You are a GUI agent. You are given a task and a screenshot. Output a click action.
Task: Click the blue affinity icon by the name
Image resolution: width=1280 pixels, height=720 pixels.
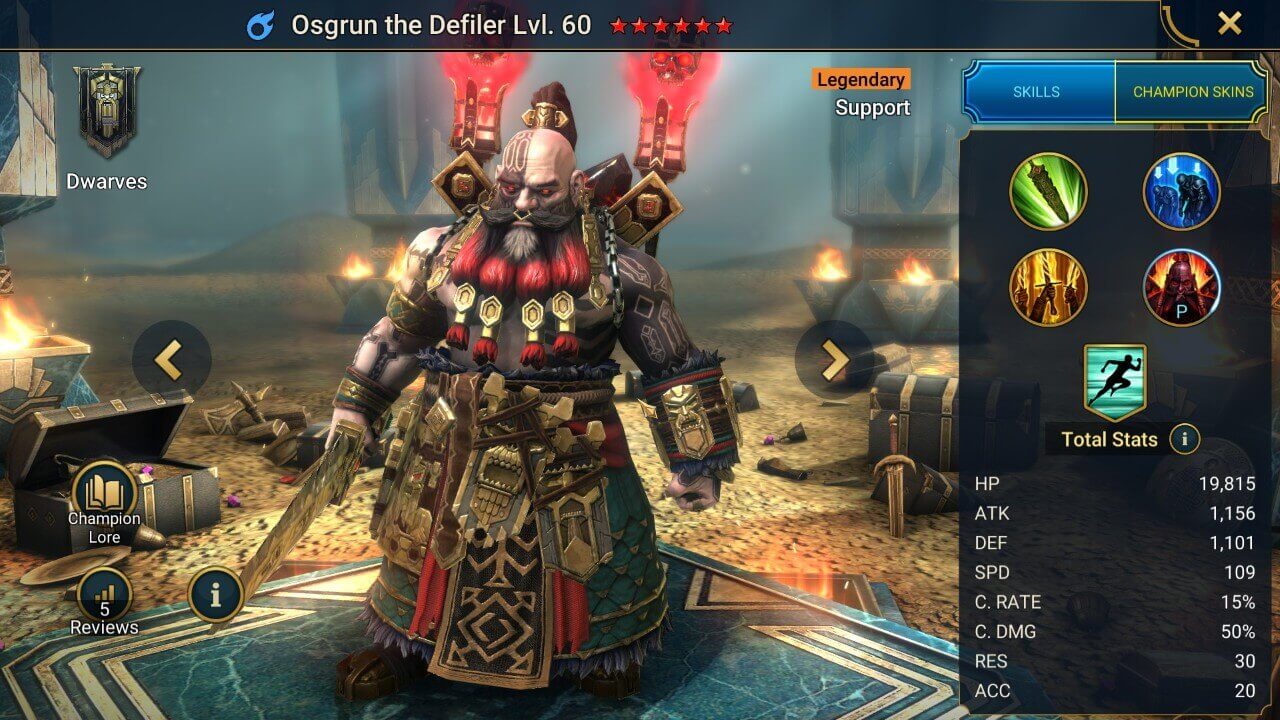pyautogui.click(x=261, y=25)
